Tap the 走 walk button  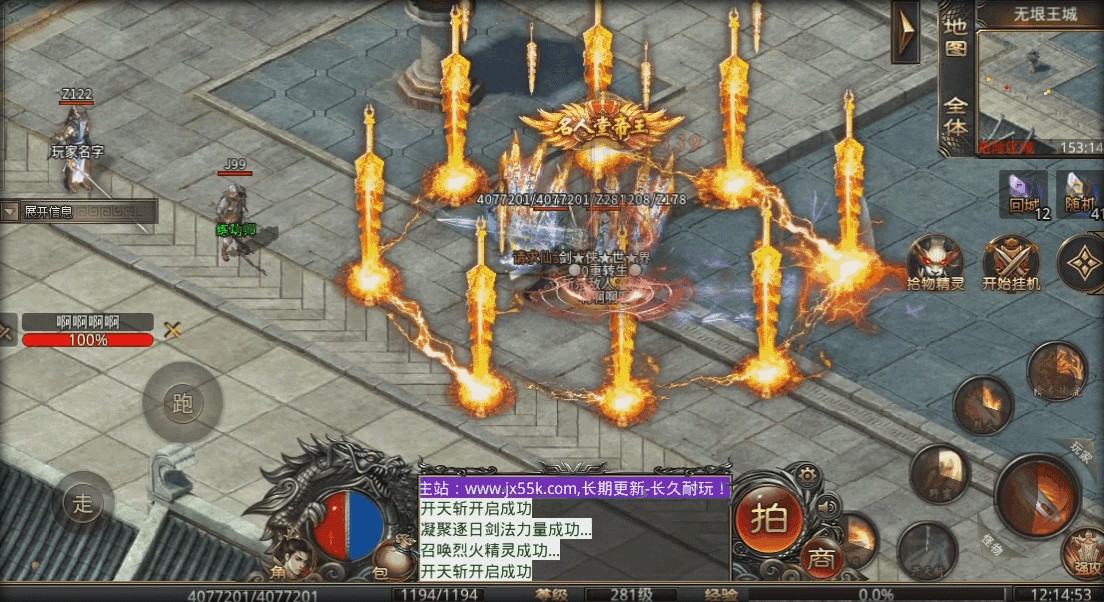(x=83, y=502)
